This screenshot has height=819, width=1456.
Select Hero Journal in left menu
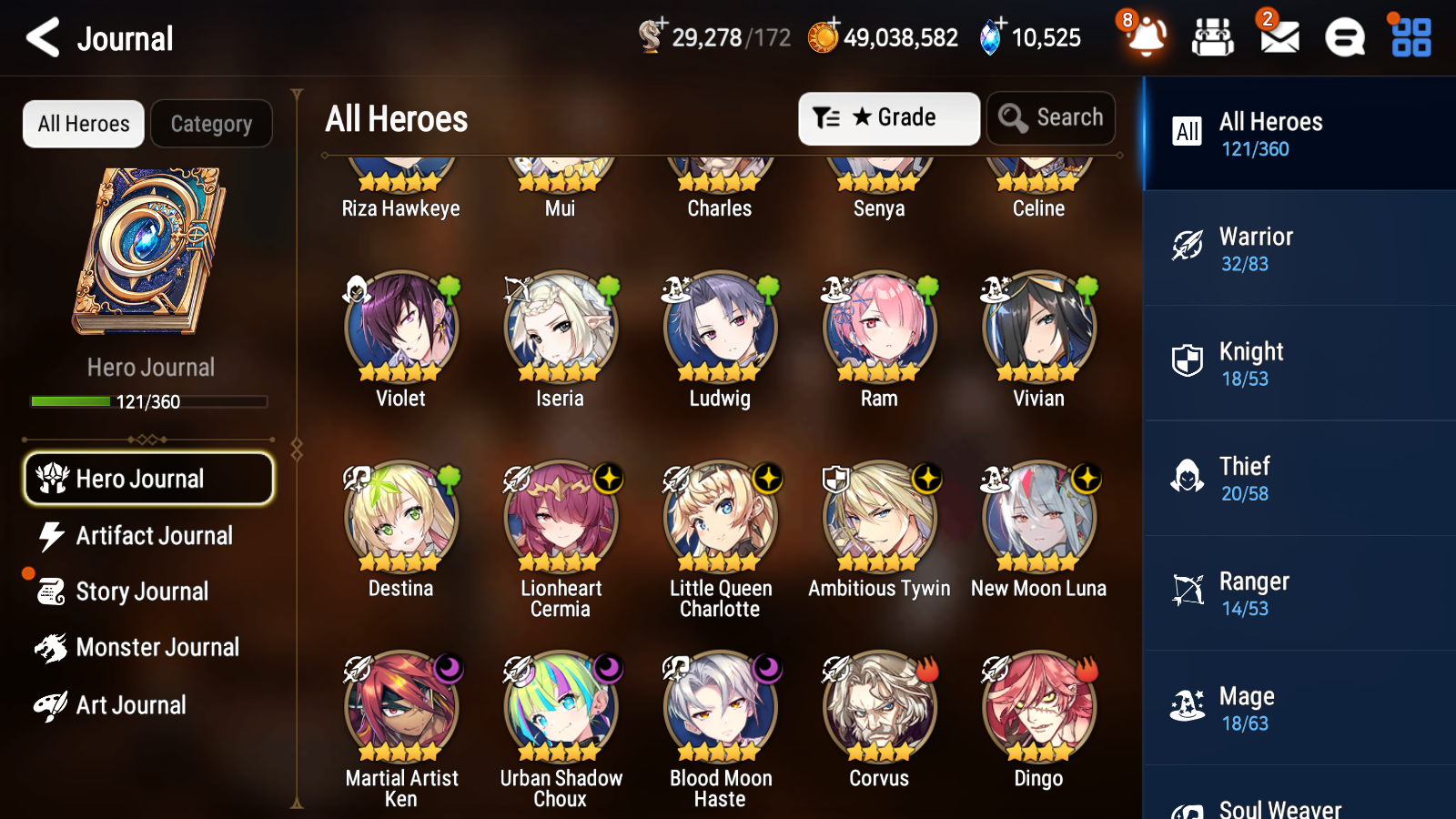click(x=148, y=478)
